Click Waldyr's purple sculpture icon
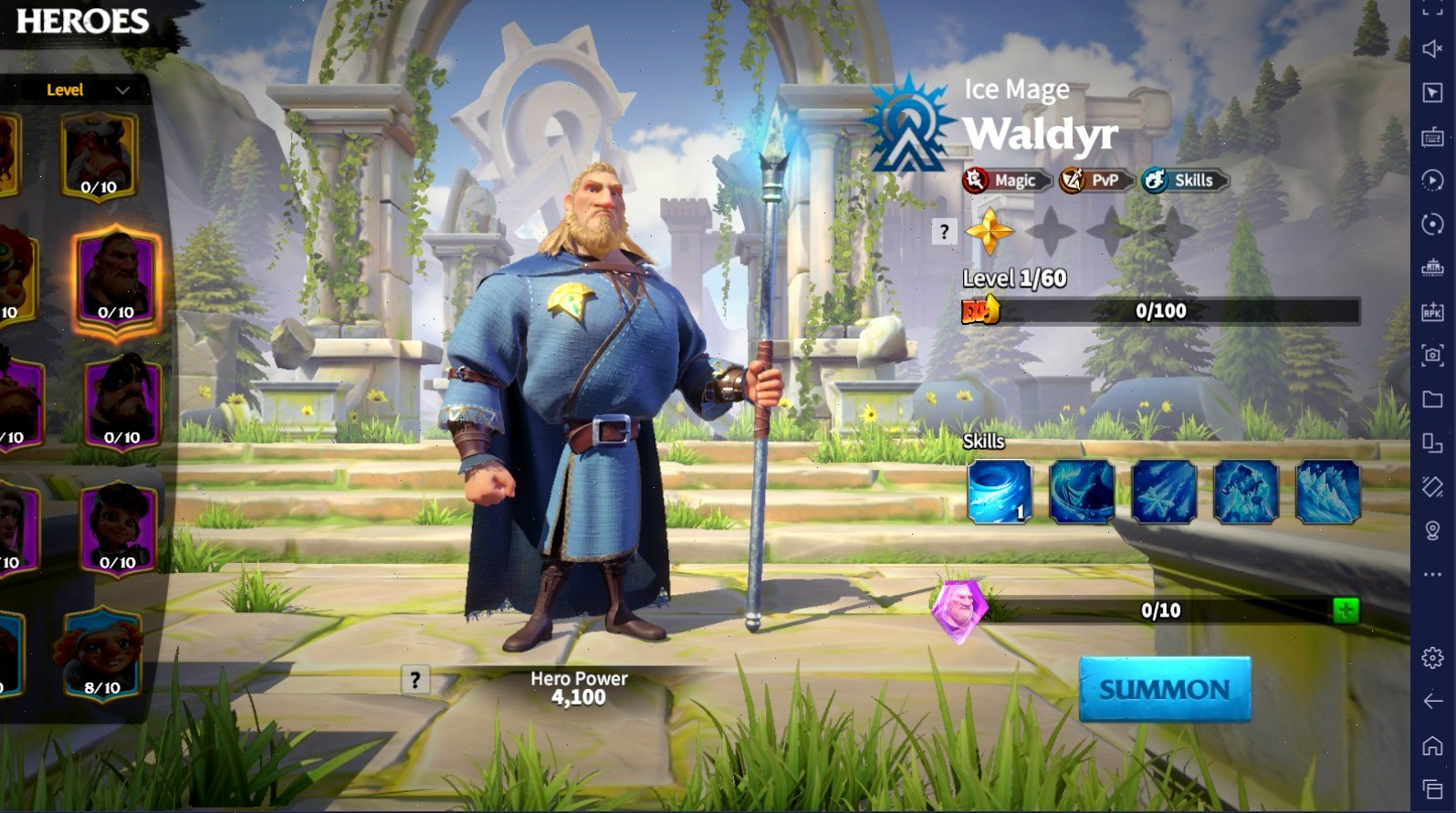 click(x=959, y=610)
